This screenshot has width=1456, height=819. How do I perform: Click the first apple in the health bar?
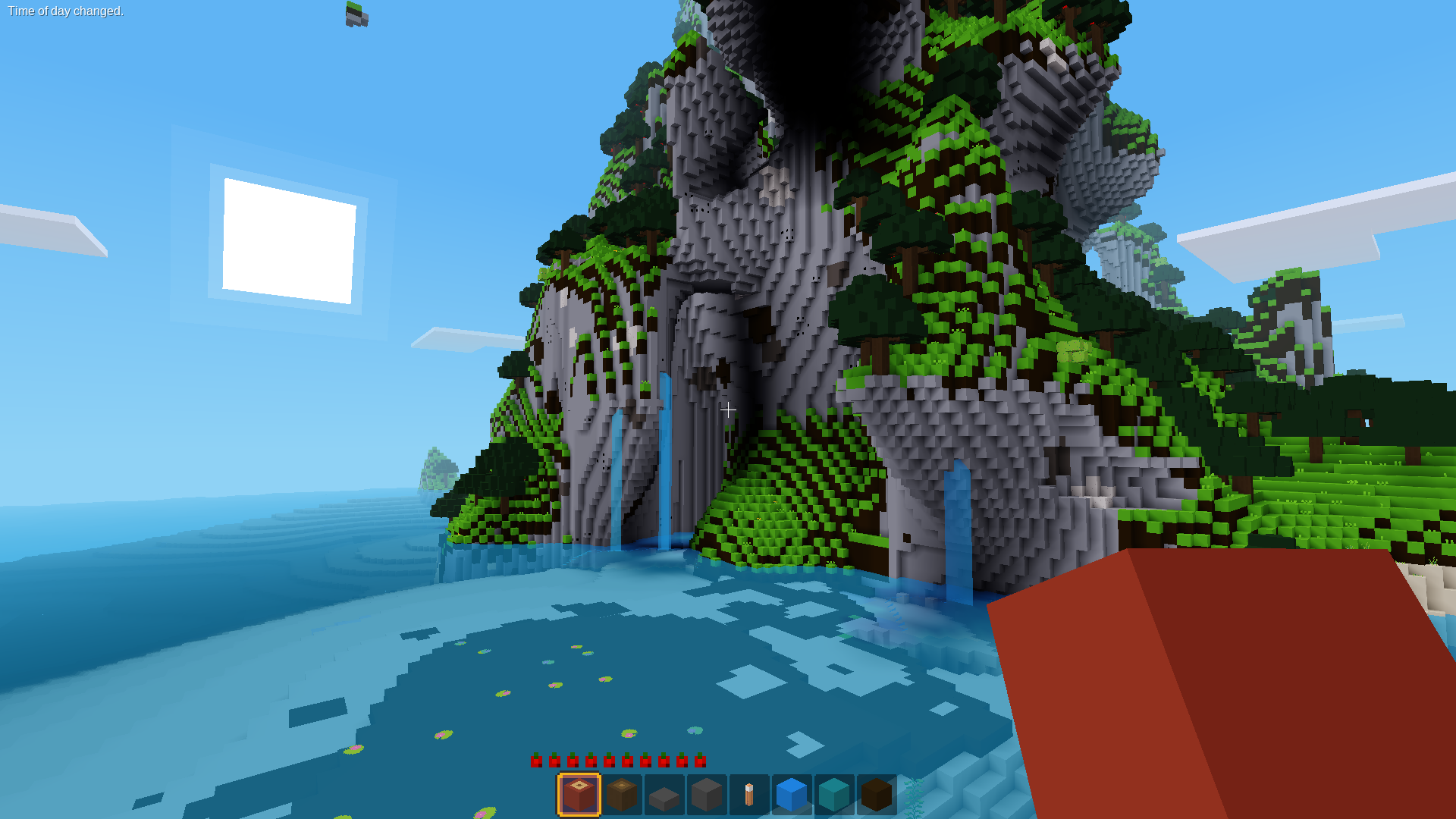536,761
